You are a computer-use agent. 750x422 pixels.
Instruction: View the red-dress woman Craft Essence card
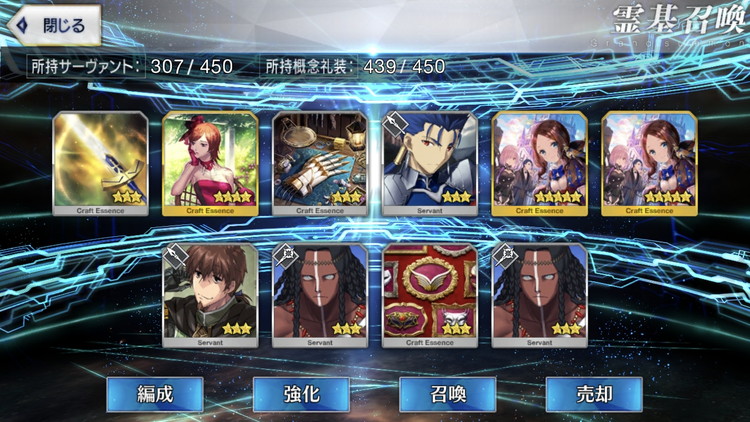[210, 162]
